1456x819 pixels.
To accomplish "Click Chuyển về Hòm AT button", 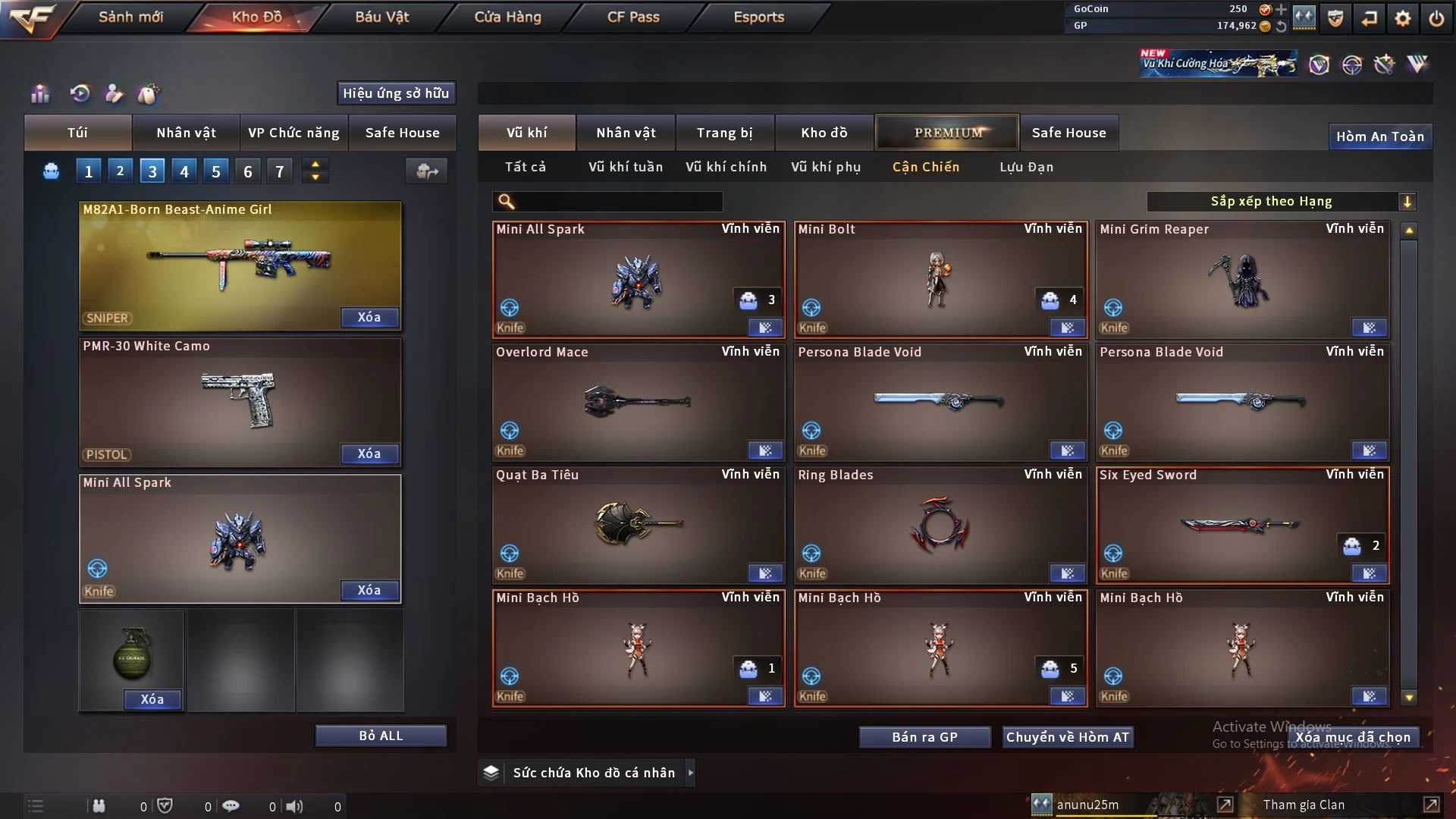I will [x=1067, y=737].
